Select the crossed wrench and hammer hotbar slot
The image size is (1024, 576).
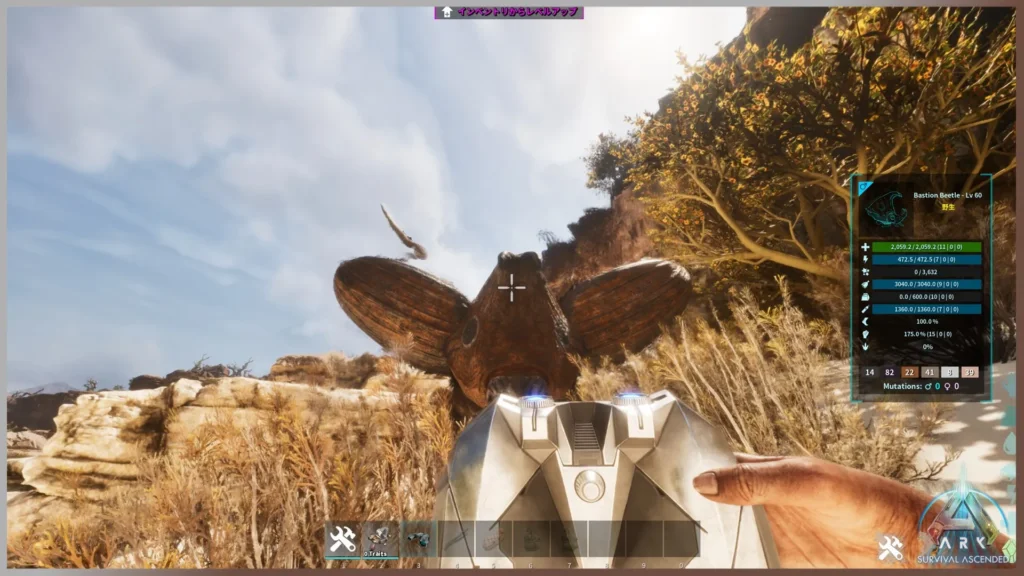tap(342, 540)
